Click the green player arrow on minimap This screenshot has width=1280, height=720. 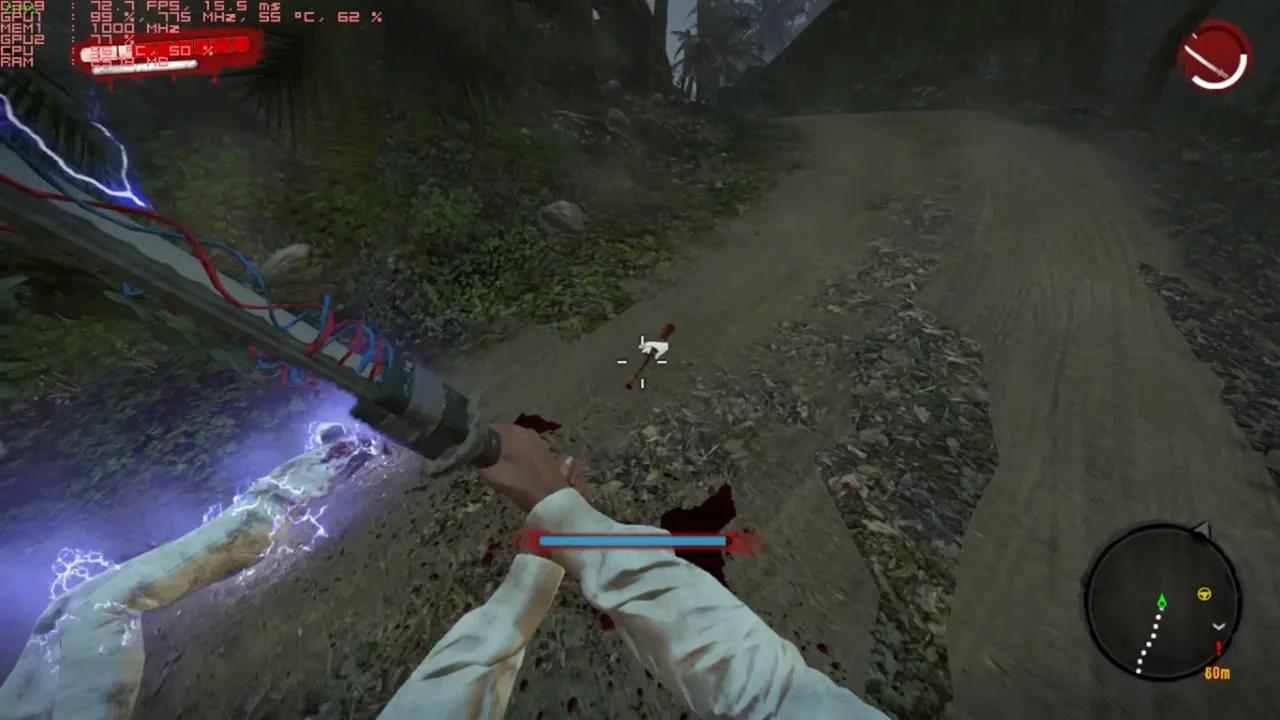pyautogui.click(x=1161, y=602)
